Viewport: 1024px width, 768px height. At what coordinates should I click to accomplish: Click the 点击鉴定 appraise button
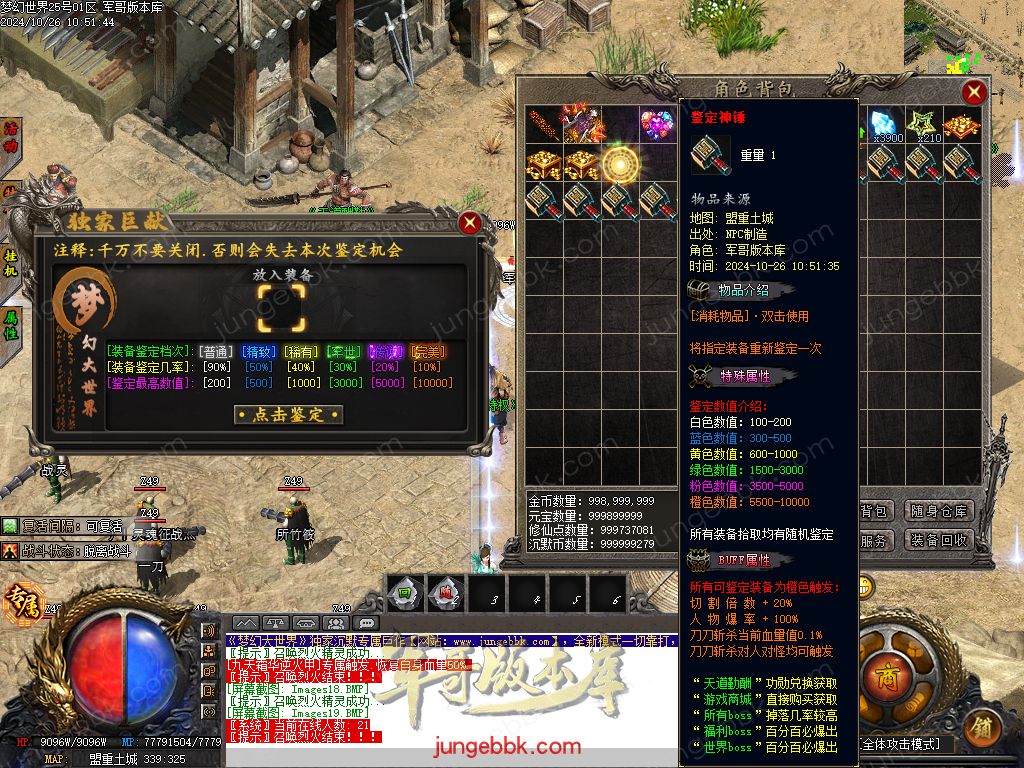coord(288,414)
